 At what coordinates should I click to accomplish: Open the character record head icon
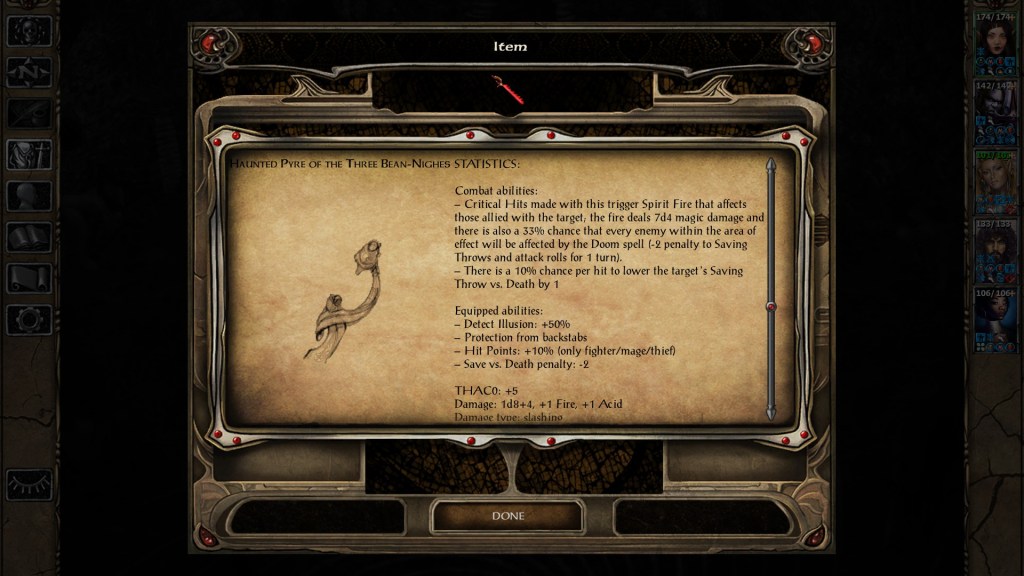29,196
